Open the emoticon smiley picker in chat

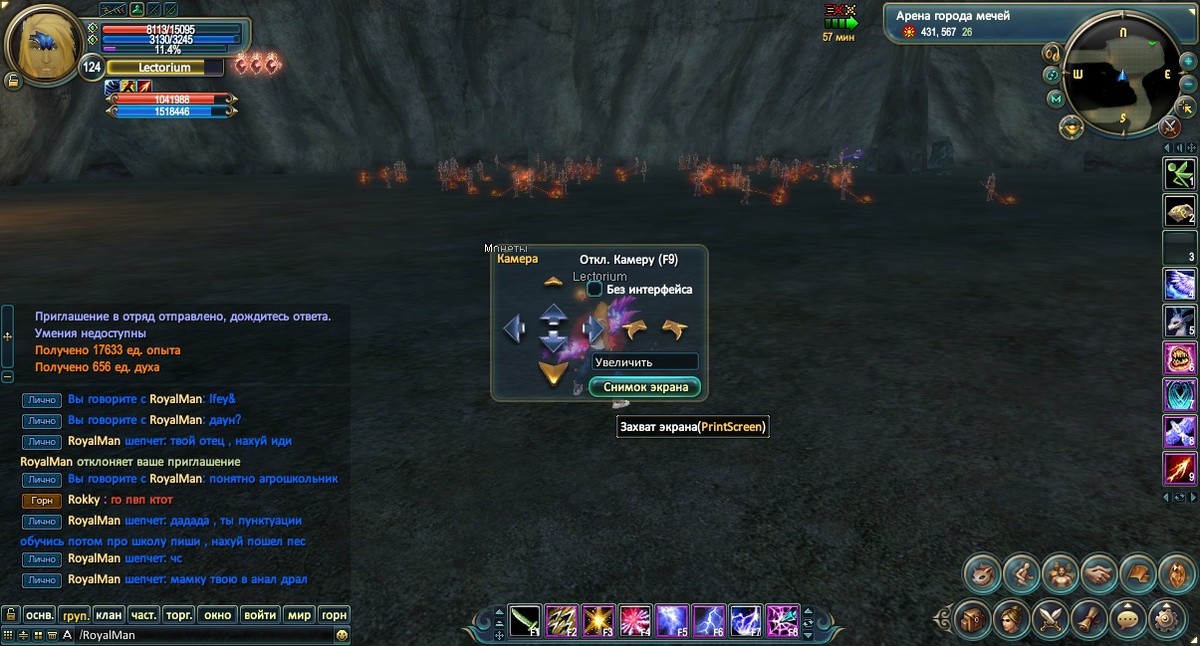[342, 635]
